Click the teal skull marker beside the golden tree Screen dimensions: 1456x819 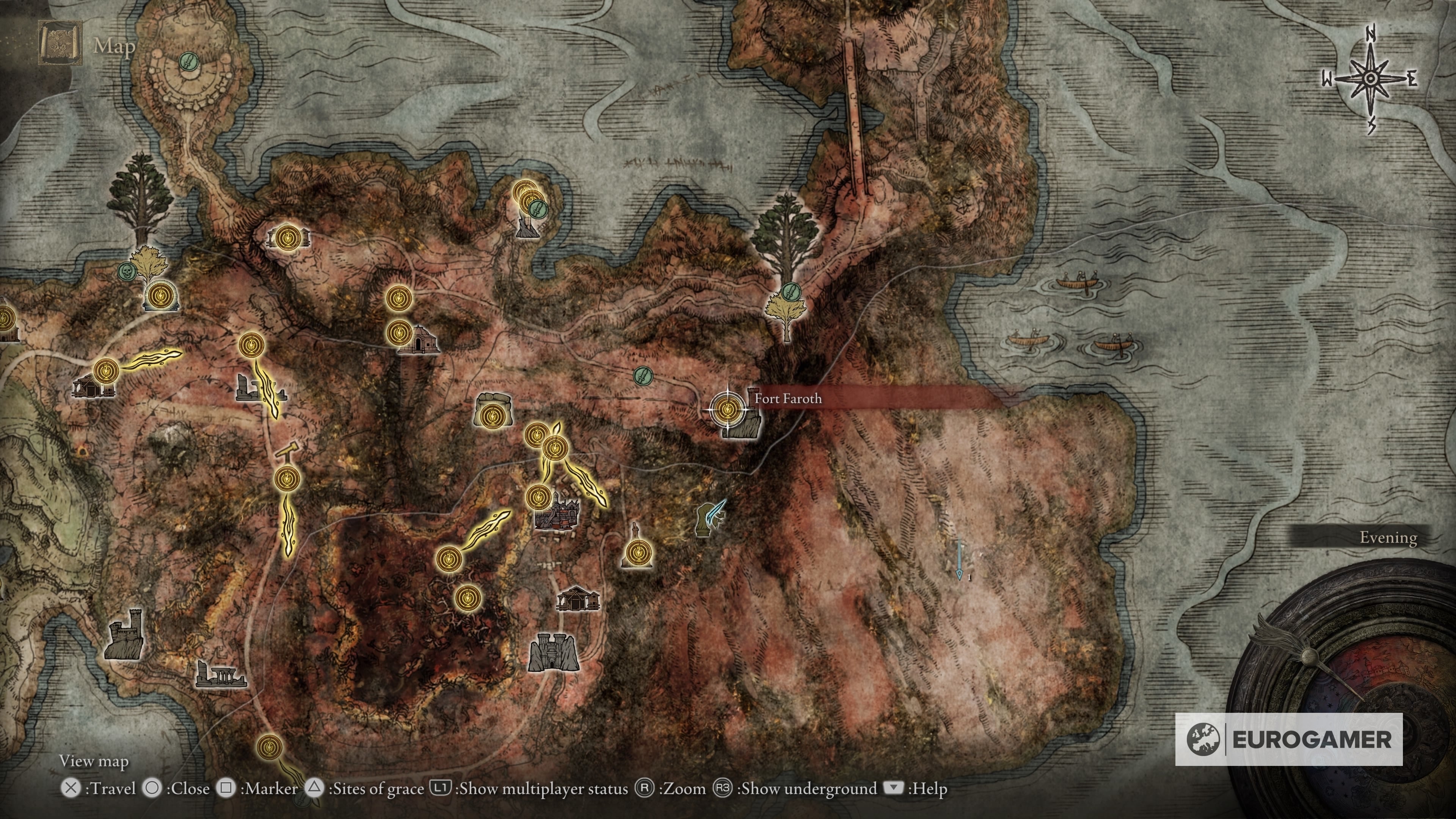[x=127, y=271]
